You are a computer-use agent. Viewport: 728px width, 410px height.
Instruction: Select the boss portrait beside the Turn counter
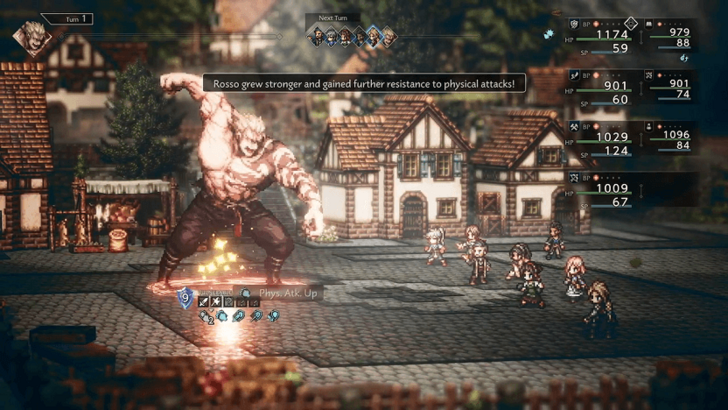coord(31,38)
